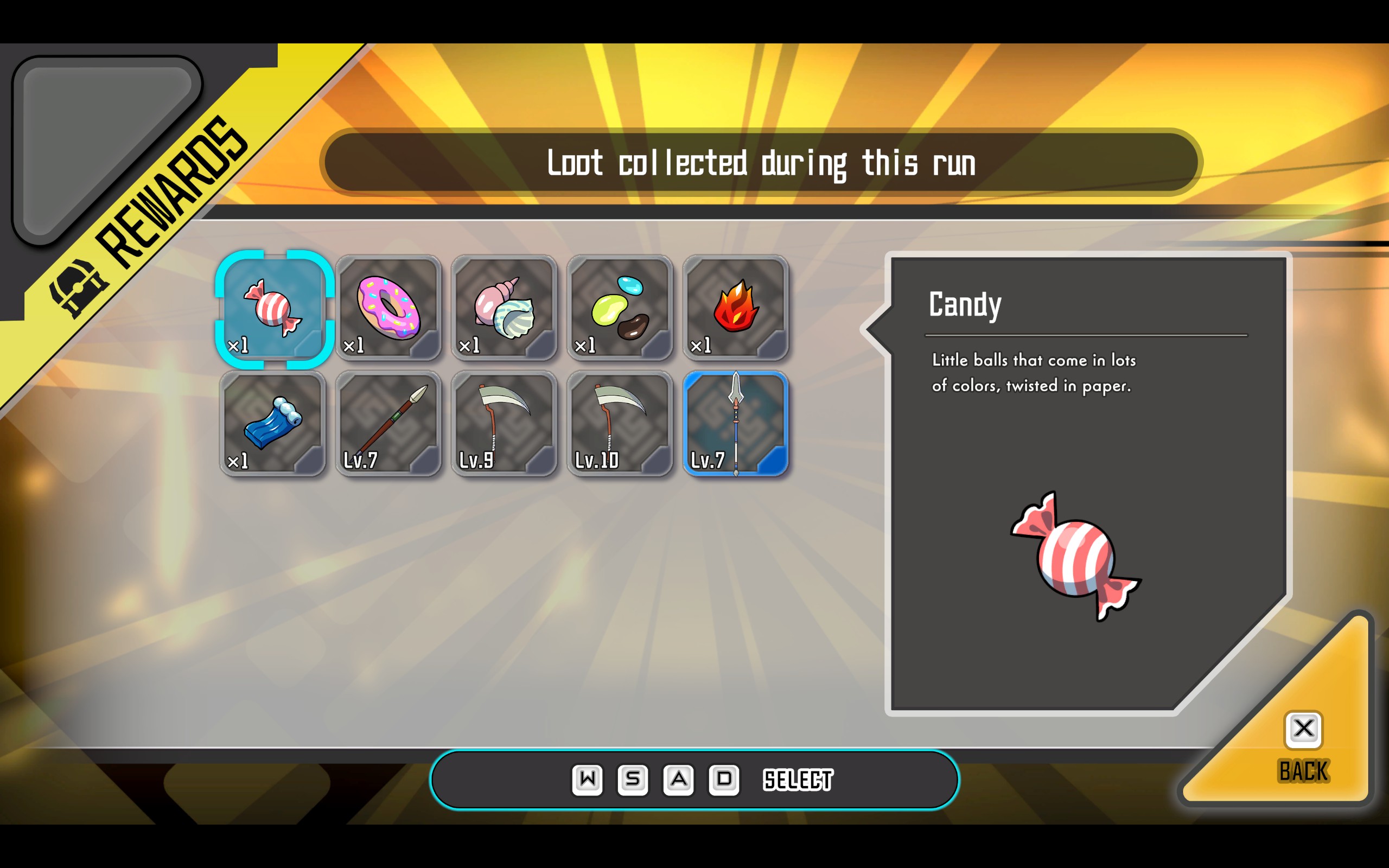
Task: Inspect the Lv.10 scythe weapon
Action: [620, 424]
